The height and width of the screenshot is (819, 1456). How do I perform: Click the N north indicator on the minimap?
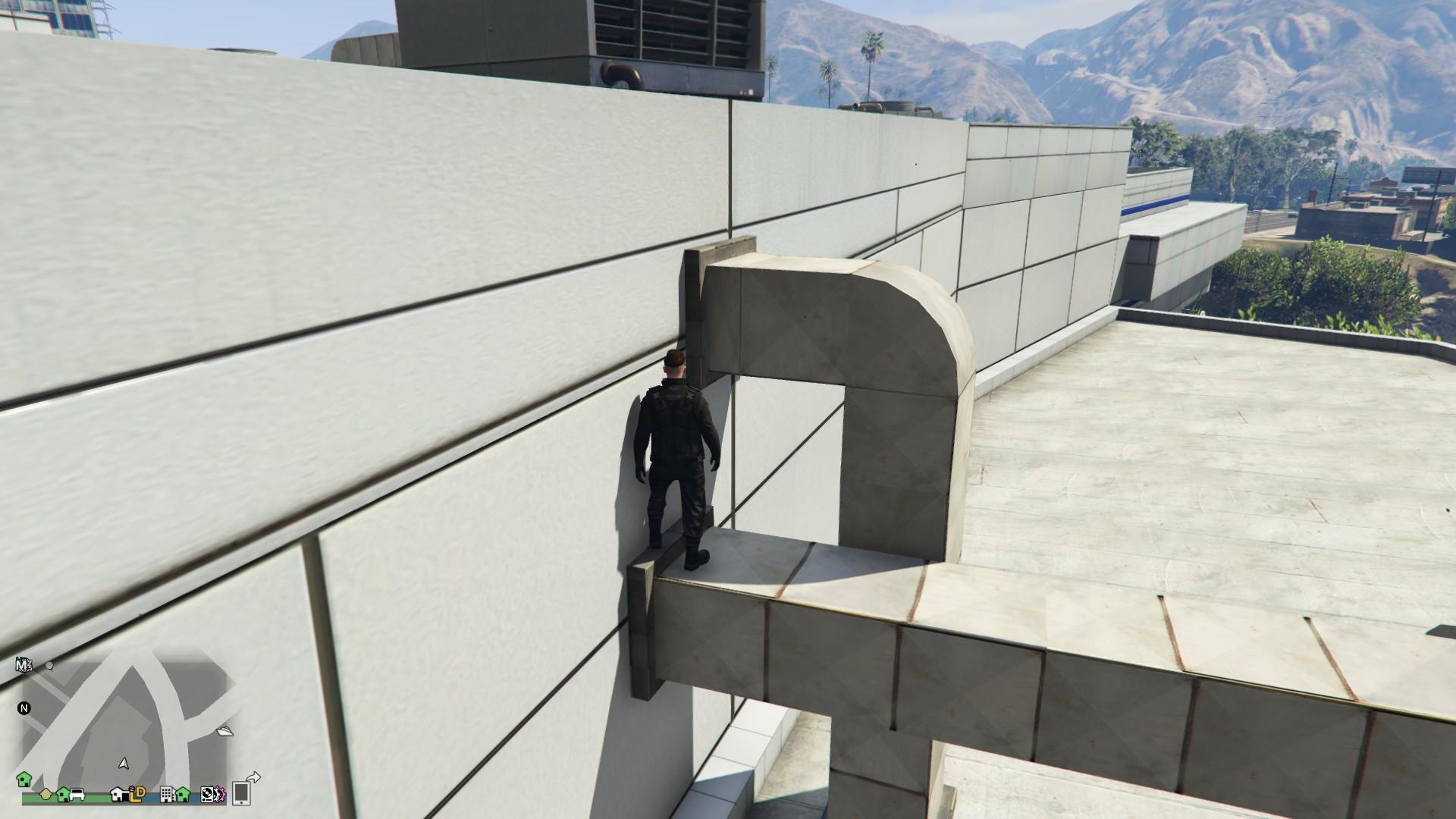pos(24,708)
